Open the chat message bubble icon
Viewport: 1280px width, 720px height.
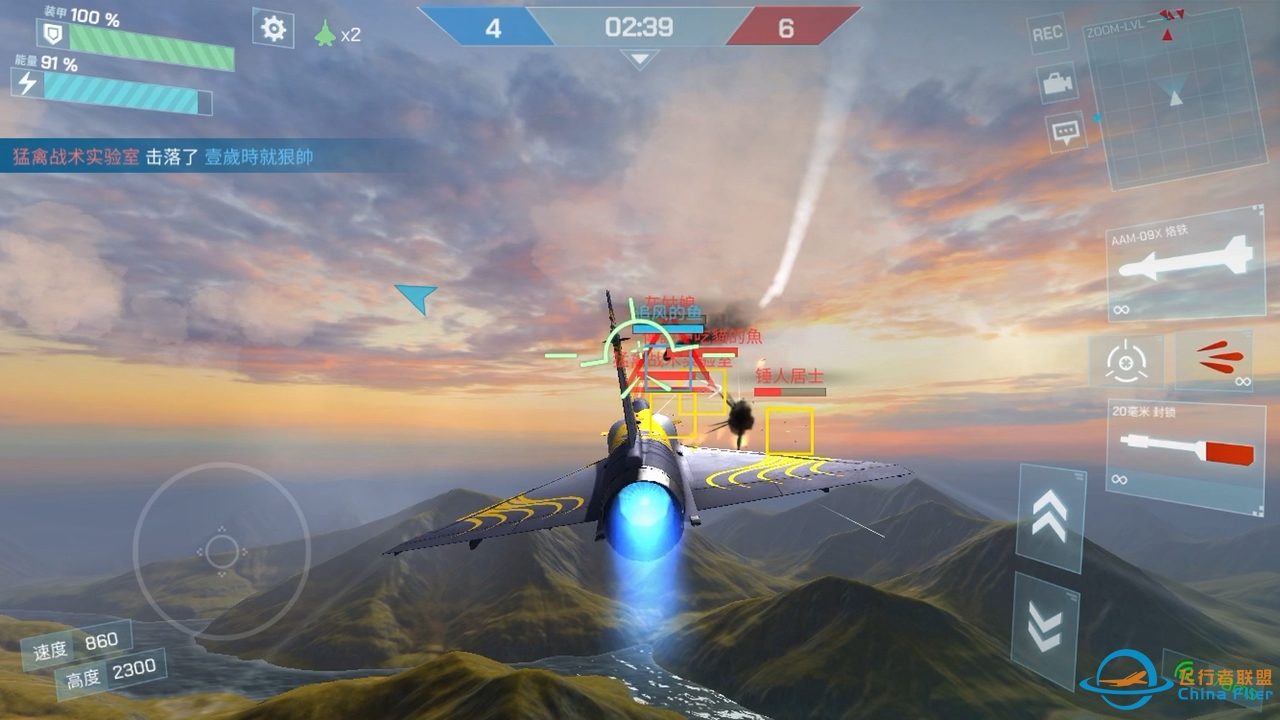pos(1063,130)
